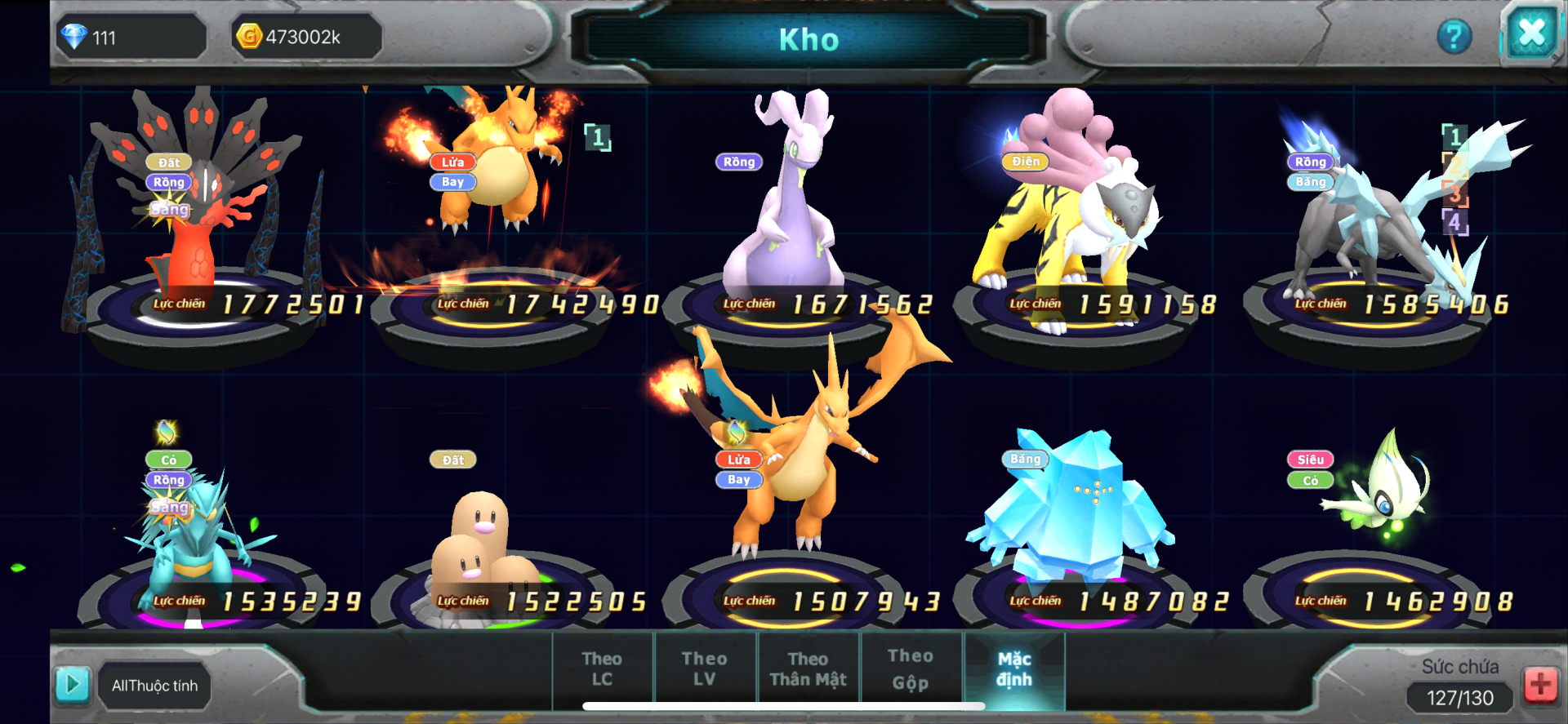
Task: Switch to the Theo LV sort tab
Action: 704,668
